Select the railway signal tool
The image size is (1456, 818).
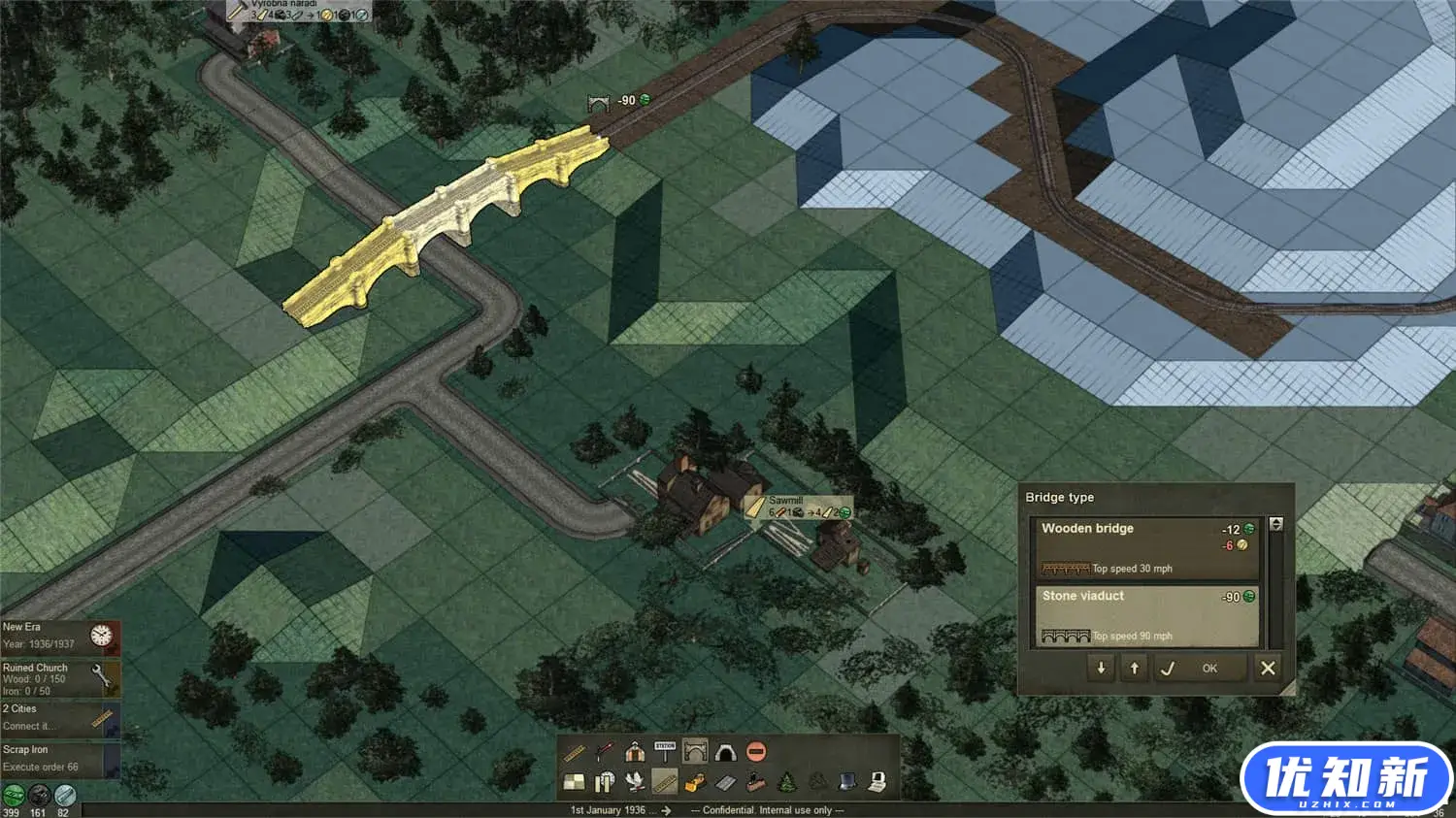point(604,751)
